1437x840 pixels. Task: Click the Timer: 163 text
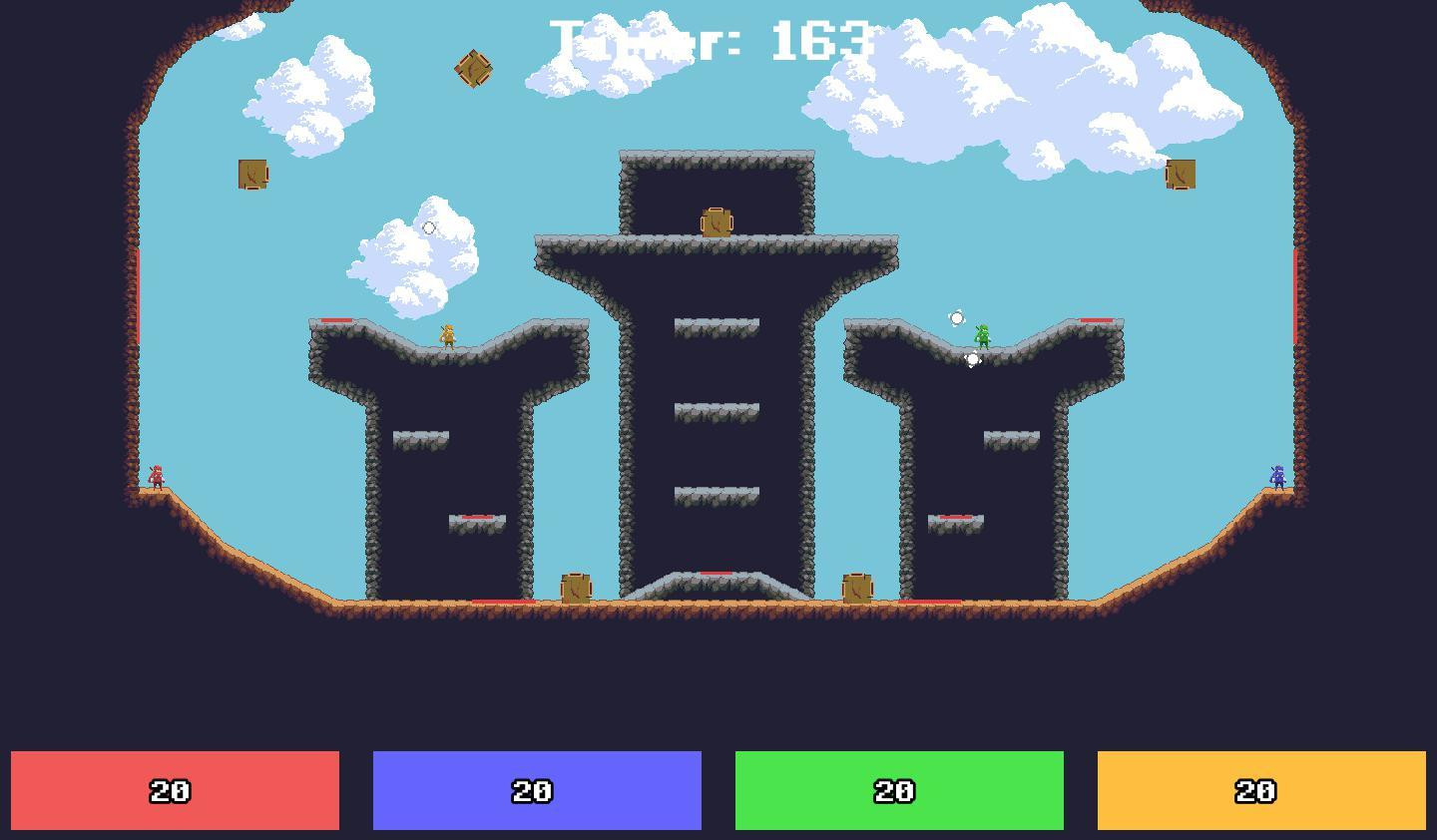712,40
